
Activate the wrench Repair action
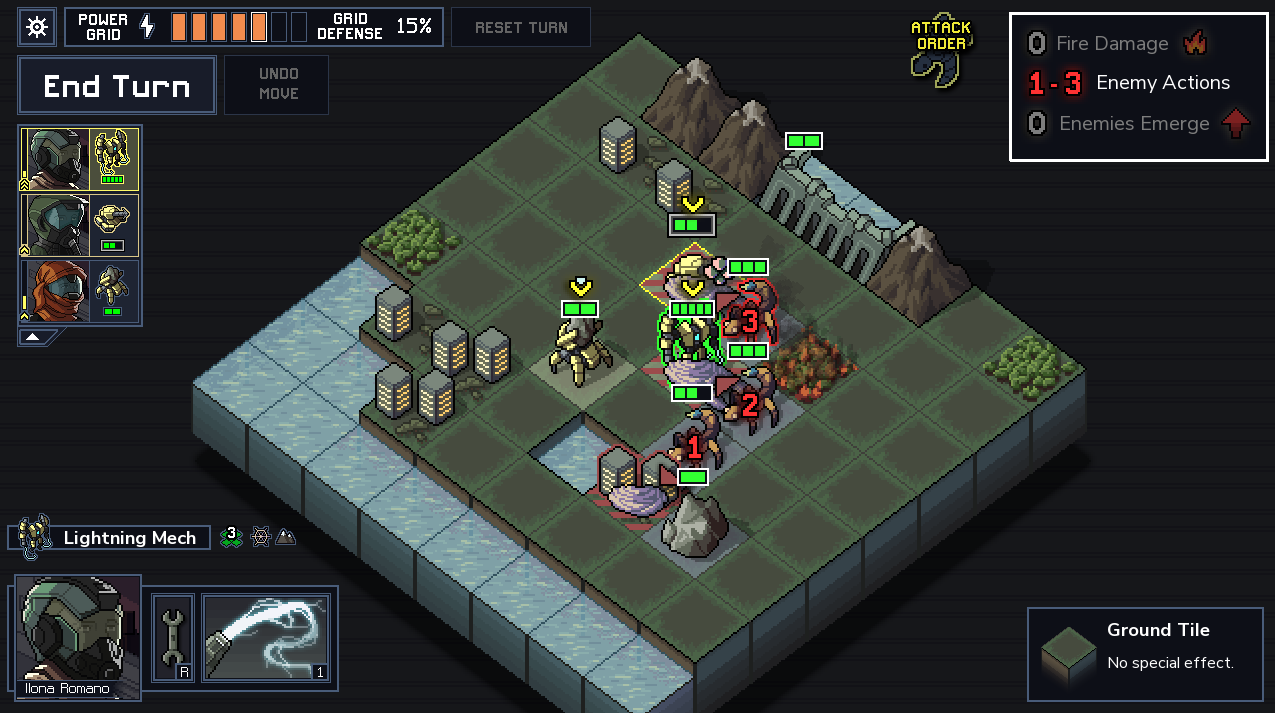pyautogui.click(x=173, y=638)
